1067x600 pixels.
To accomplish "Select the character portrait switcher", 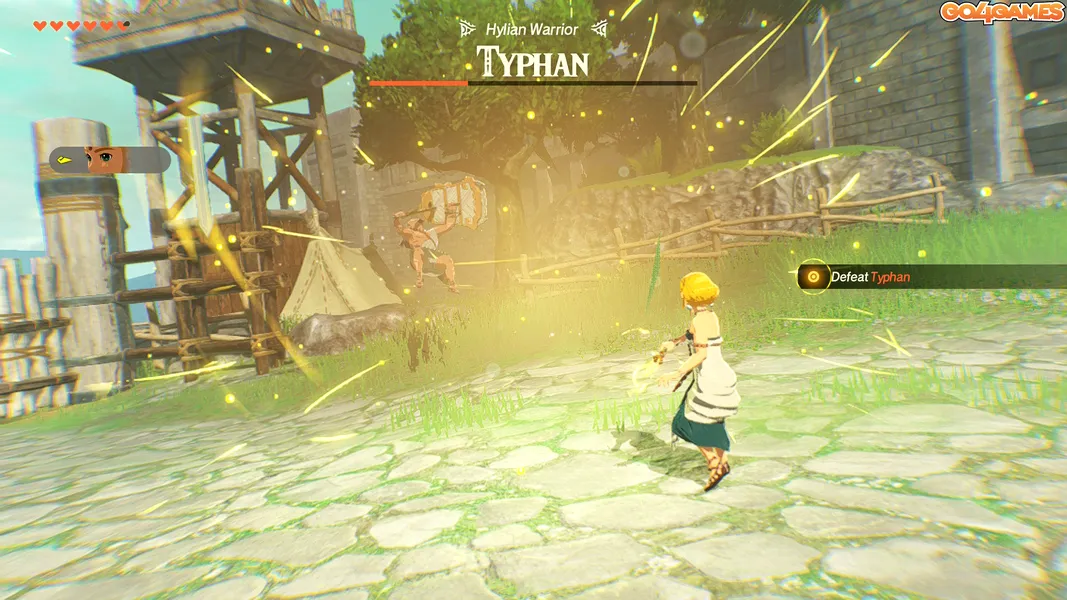I will click(108, 160).
